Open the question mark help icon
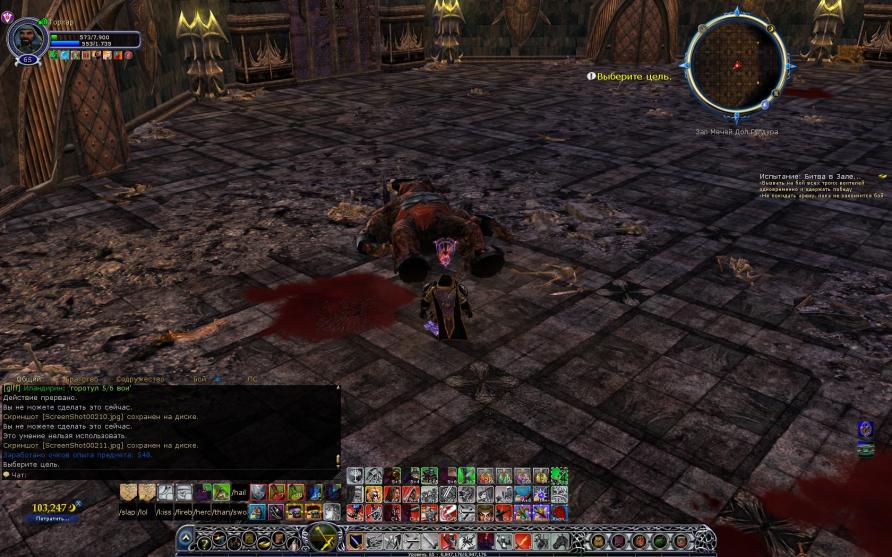 pos(203,542)
